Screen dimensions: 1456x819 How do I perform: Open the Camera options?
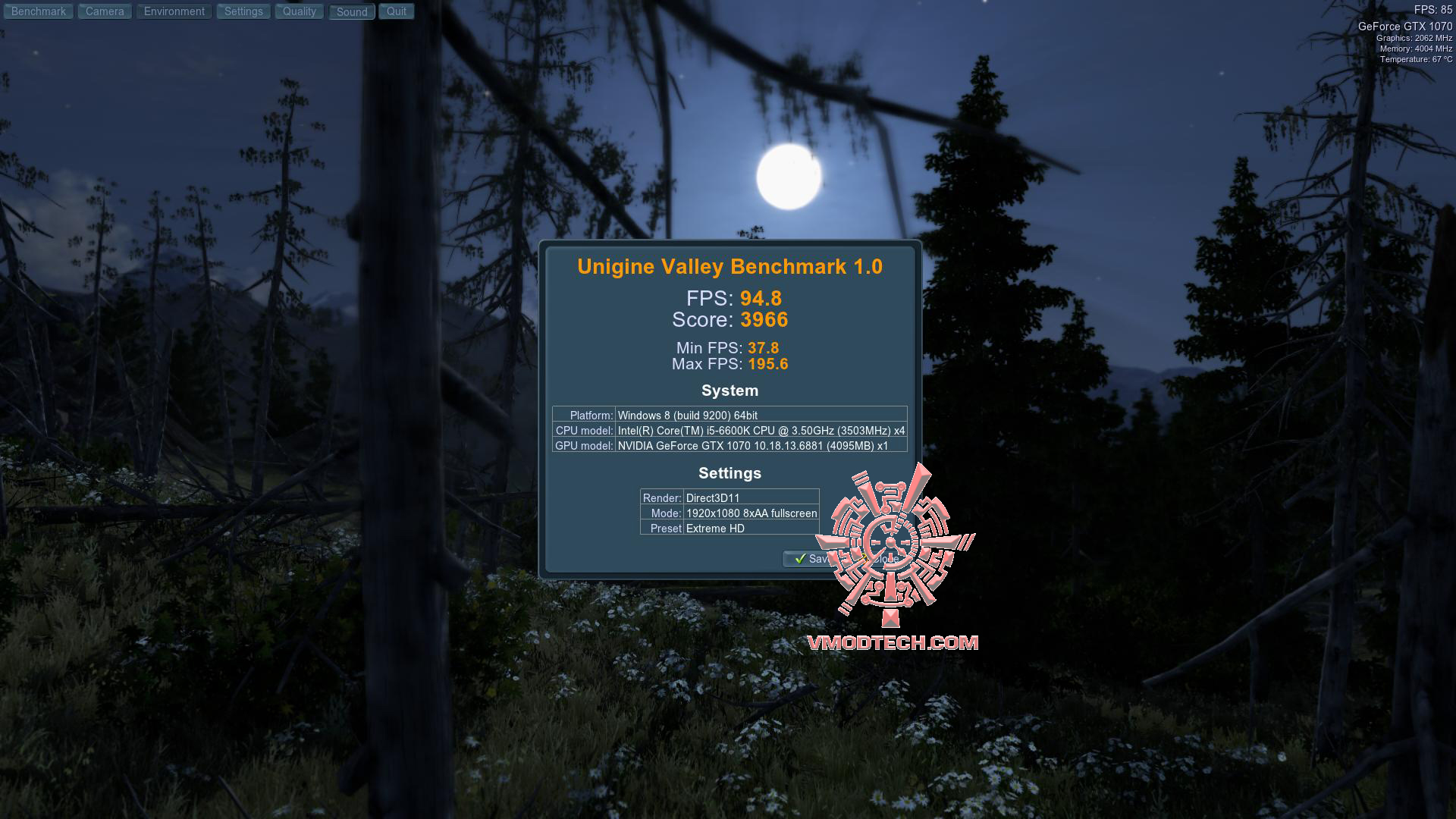click(104, 11)
